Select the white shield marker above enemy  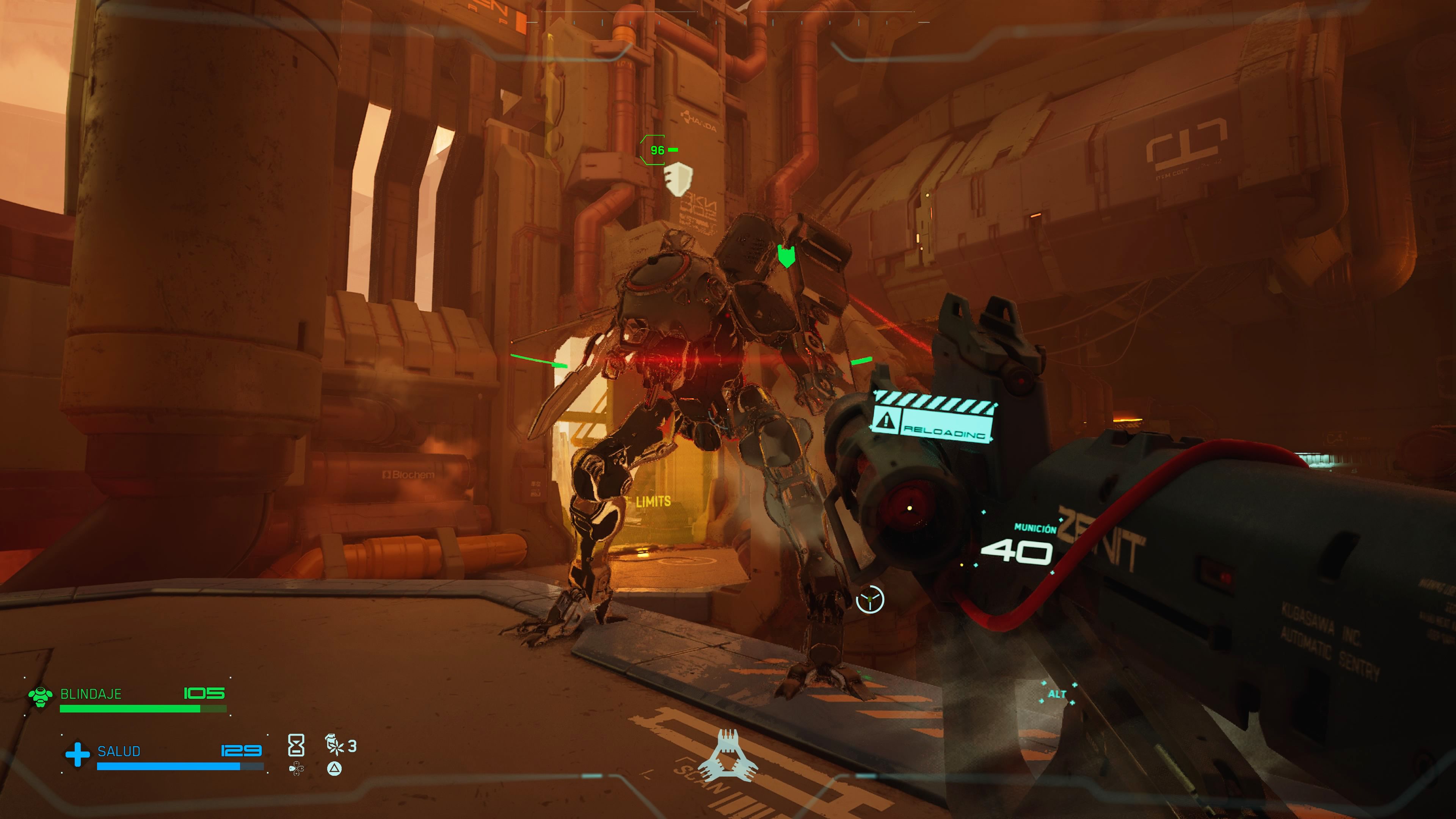pyautogui.click(x=677, y=179)
